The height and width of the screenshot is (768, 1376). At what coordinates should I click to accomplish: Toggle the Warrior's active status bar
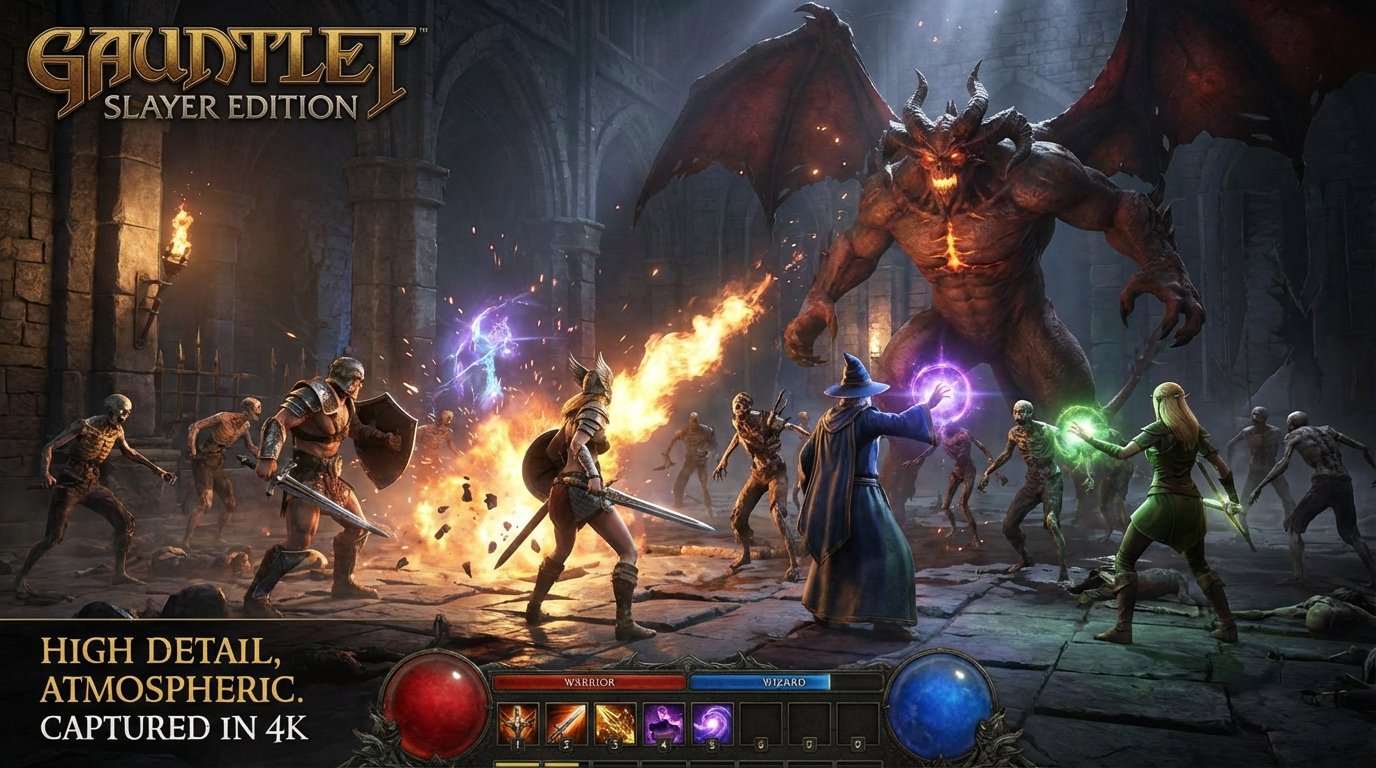pos(591,682)
